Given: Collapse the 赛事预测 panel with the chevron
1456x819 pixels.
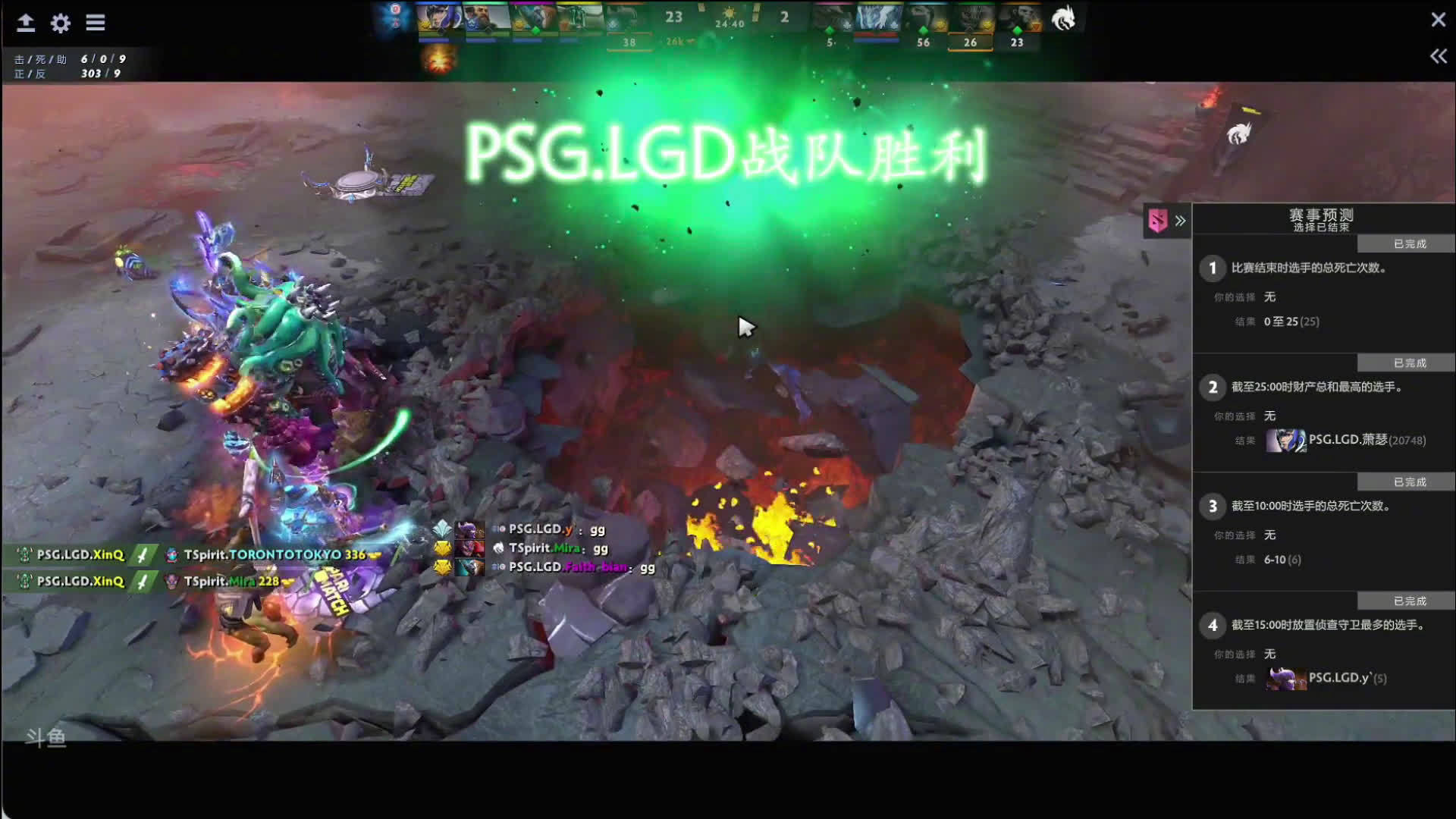Looking at the screenshot, I should coord(1180,220).
